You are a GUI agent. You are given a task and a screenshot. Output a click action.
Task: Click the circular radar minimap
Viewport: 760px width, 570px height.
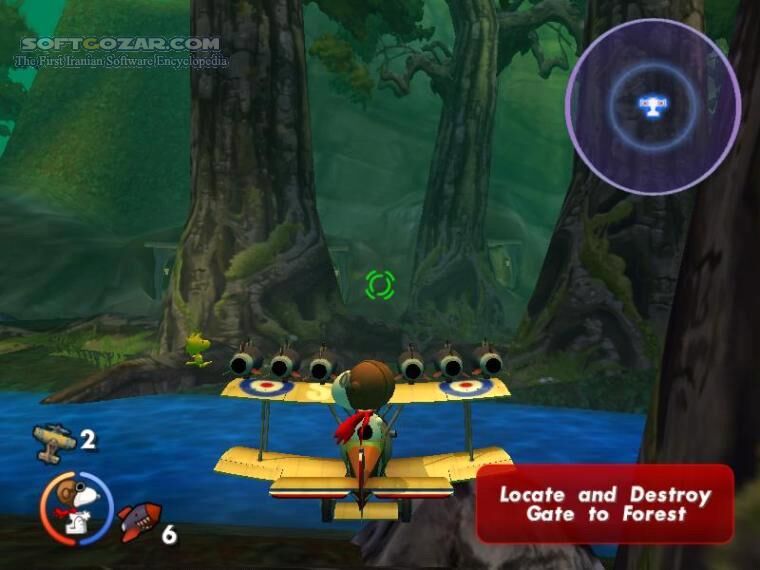click(652, 106)
